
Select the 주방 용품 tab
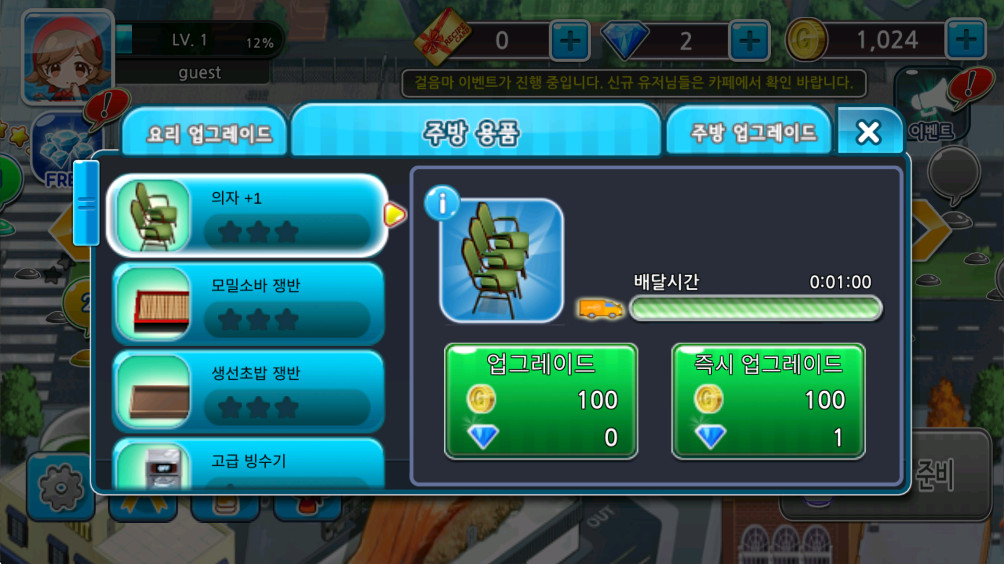(x=475, y=132)
